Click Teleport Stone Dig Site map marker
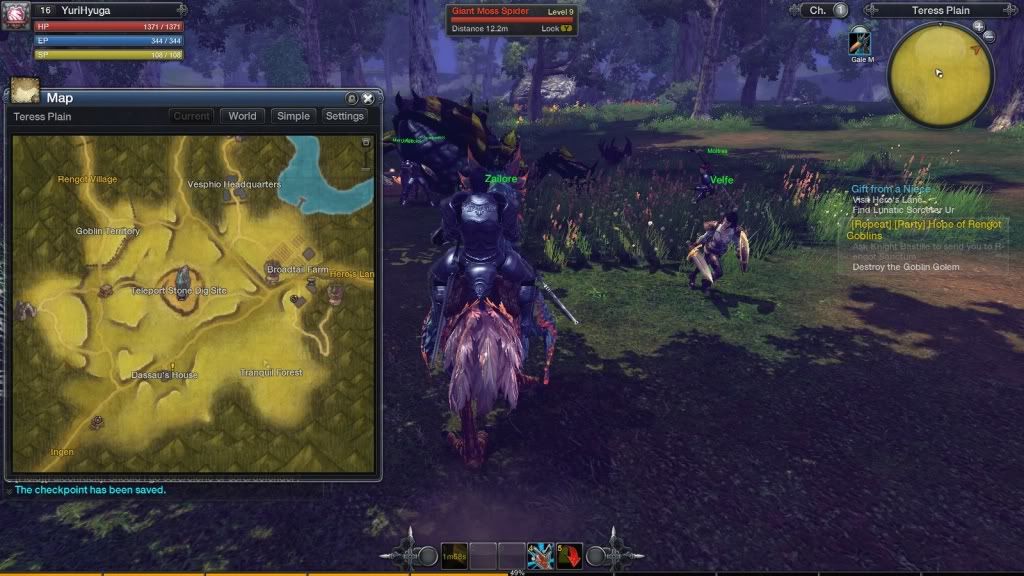Viewport: 1024px width, 576px height. pyautogui.click(x=184, y=278)
